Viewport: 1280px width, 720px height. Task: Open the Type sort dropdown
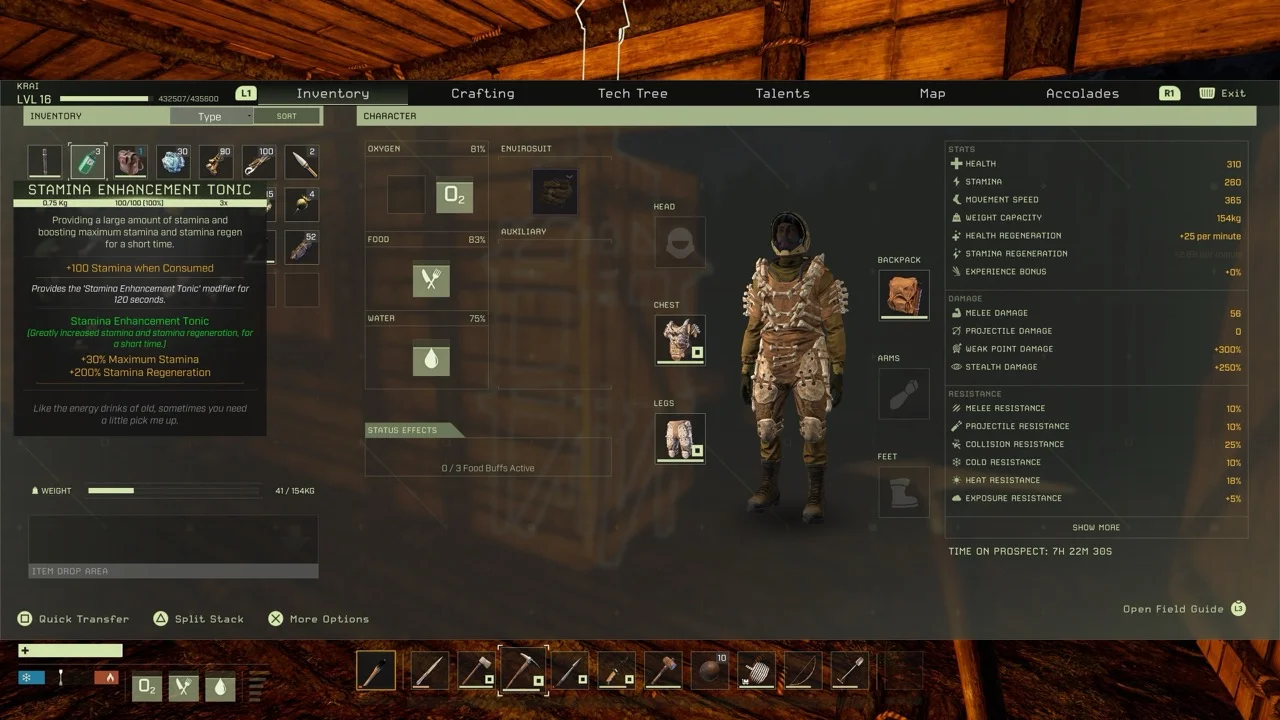click(x=211, y=116)
